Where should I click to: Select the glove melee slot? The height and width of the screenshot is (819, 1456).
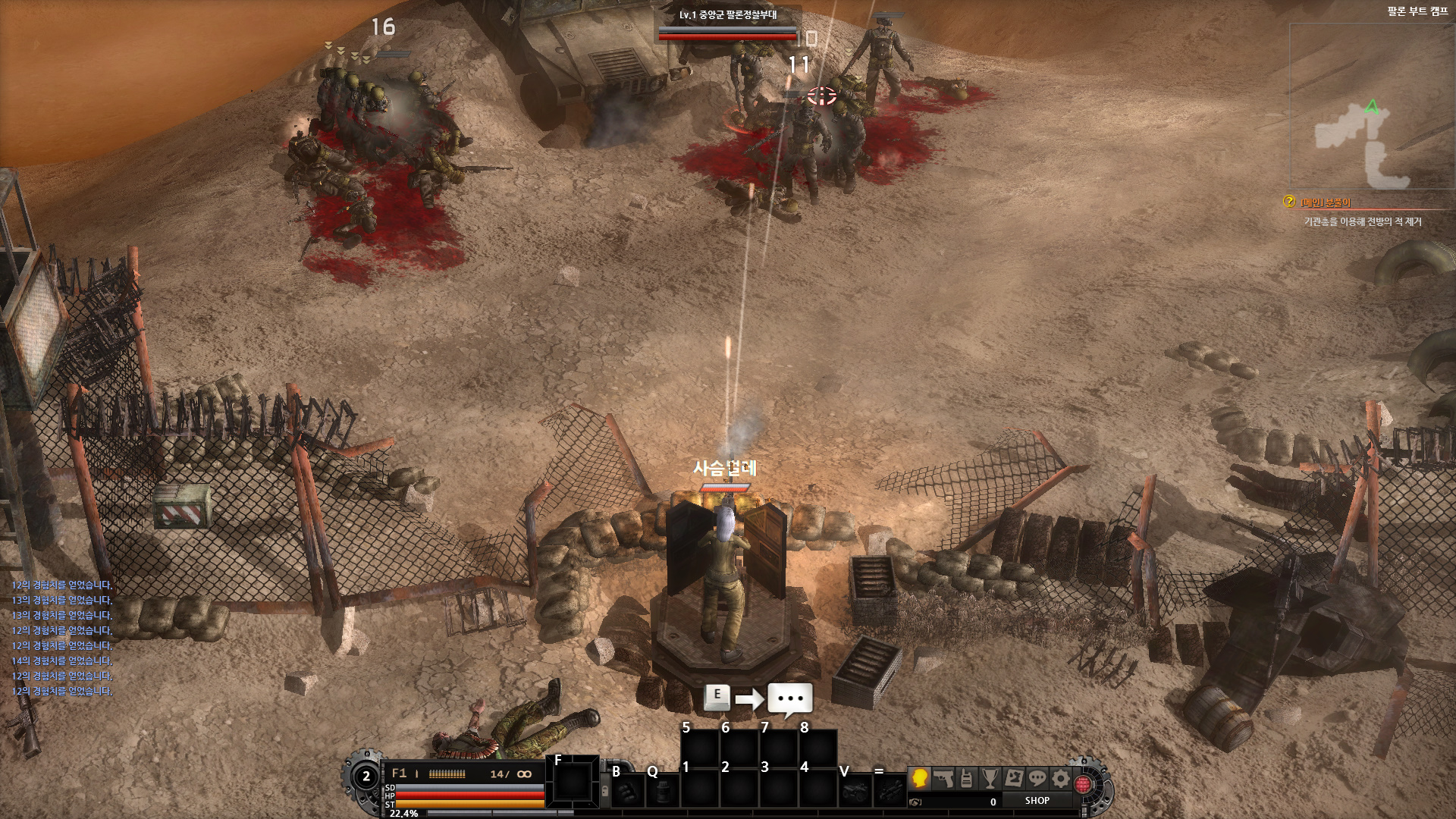pos(626,792)
